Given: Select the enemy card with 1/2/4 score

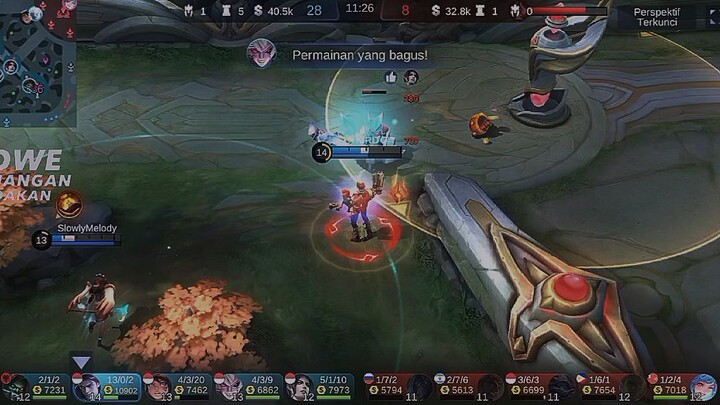Looking at the screenshot, I should pyautogui.click(x=682, y=388).
